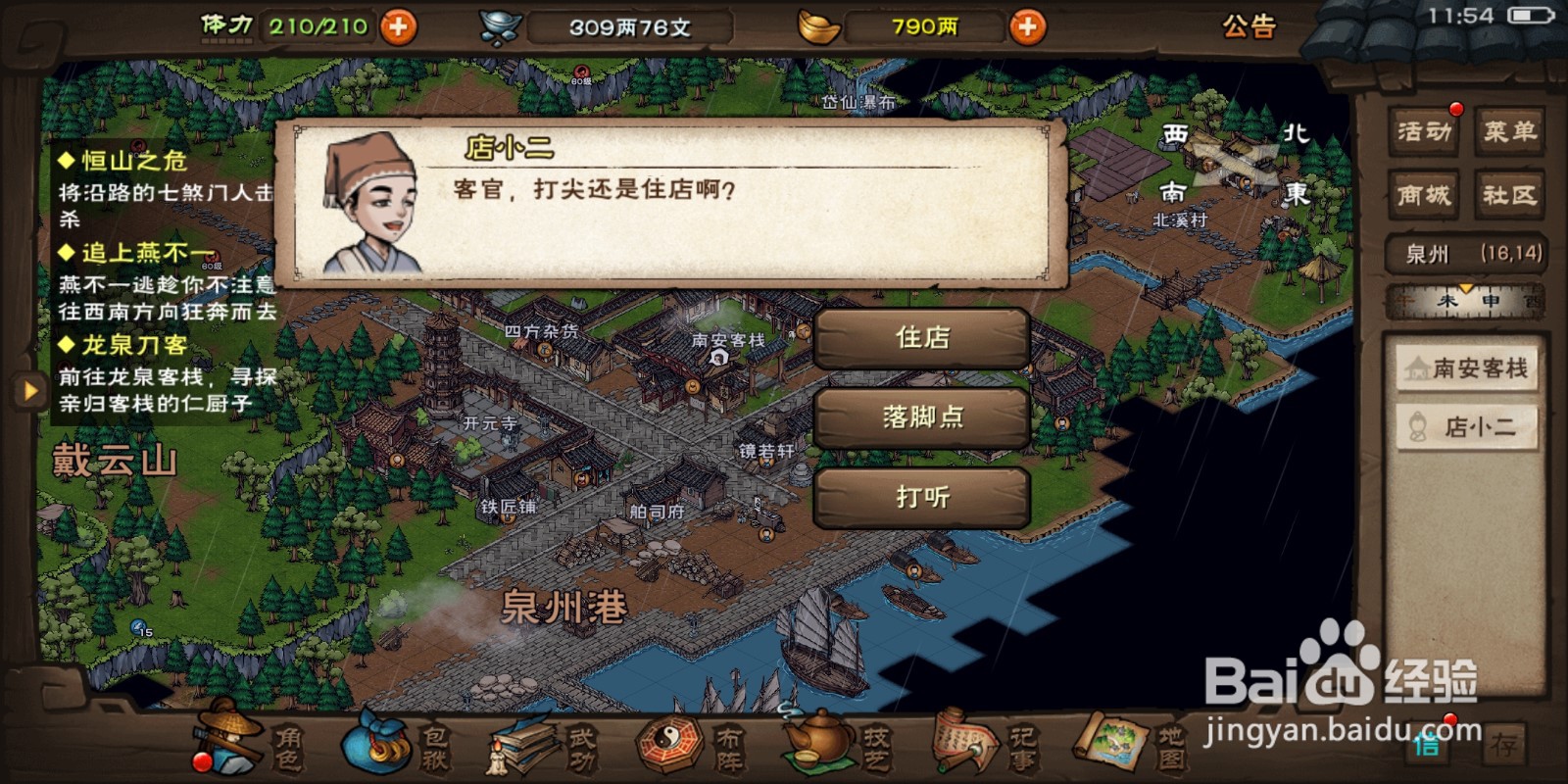Select the 落脚点 option
The height and width of the screenshot is (784, 1568).
[920, 416]
